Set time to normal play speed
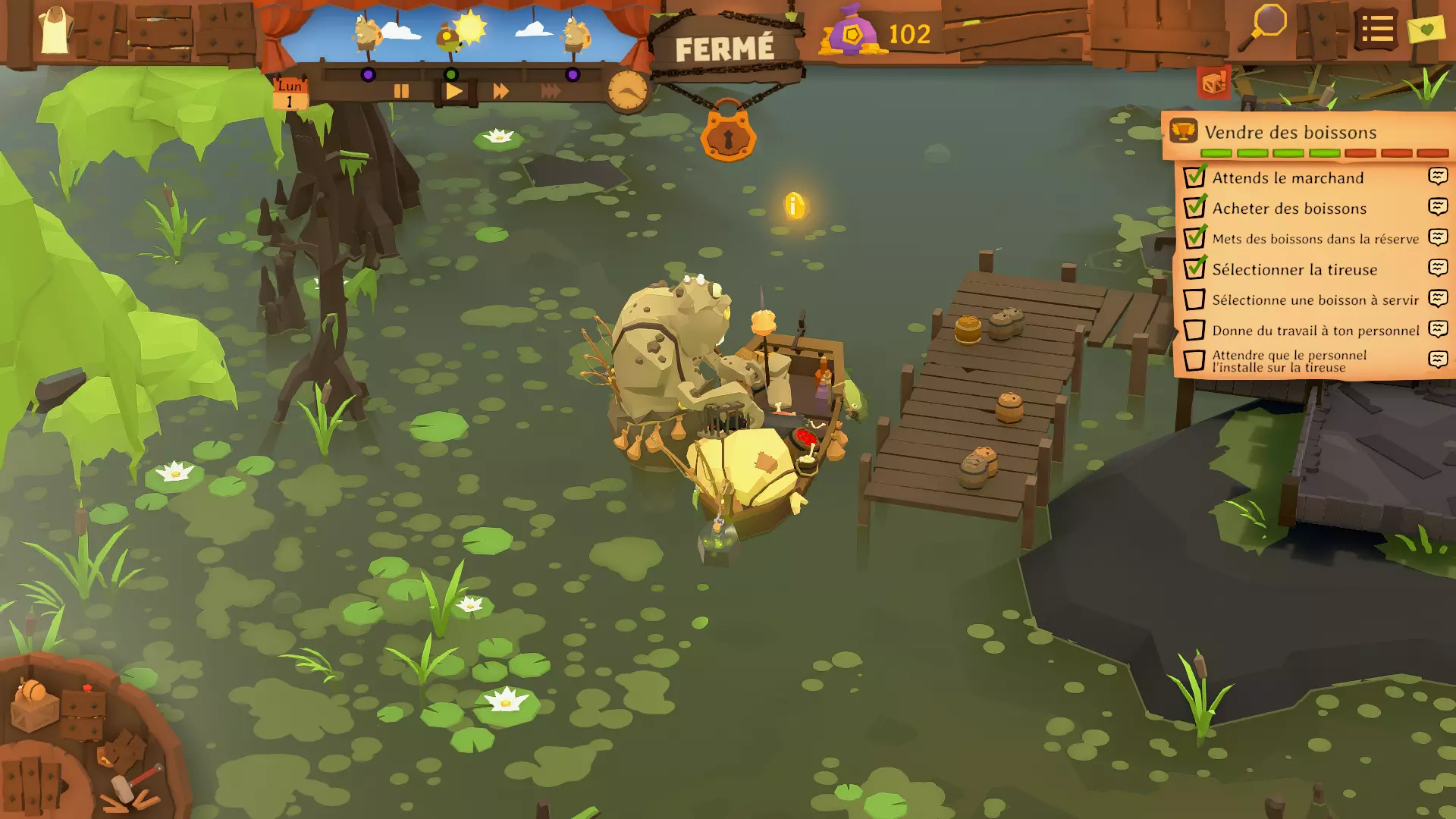 pos(454,92)
